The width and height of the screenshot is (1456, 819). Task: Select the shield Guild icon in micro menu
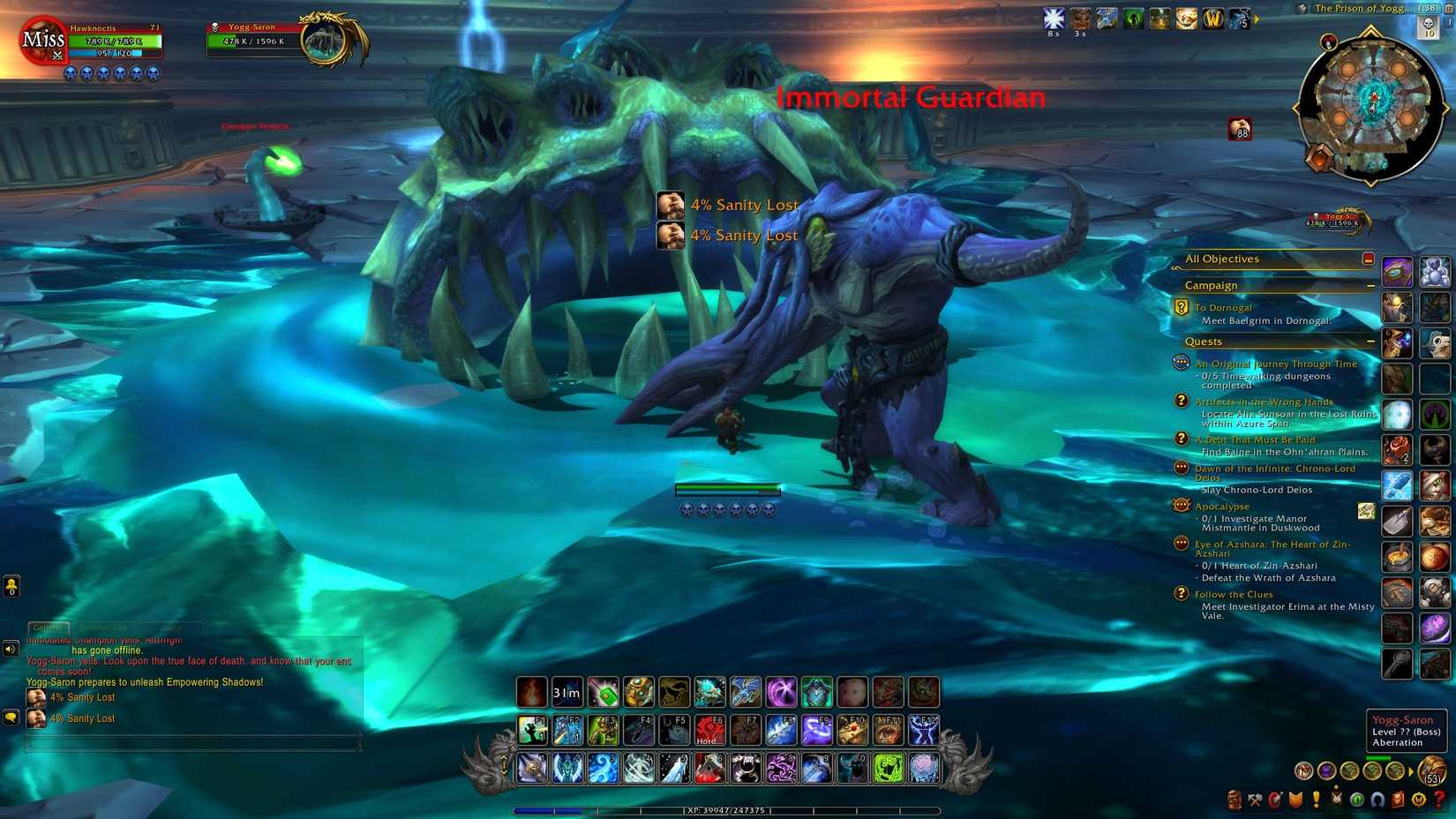(1296, 800)
